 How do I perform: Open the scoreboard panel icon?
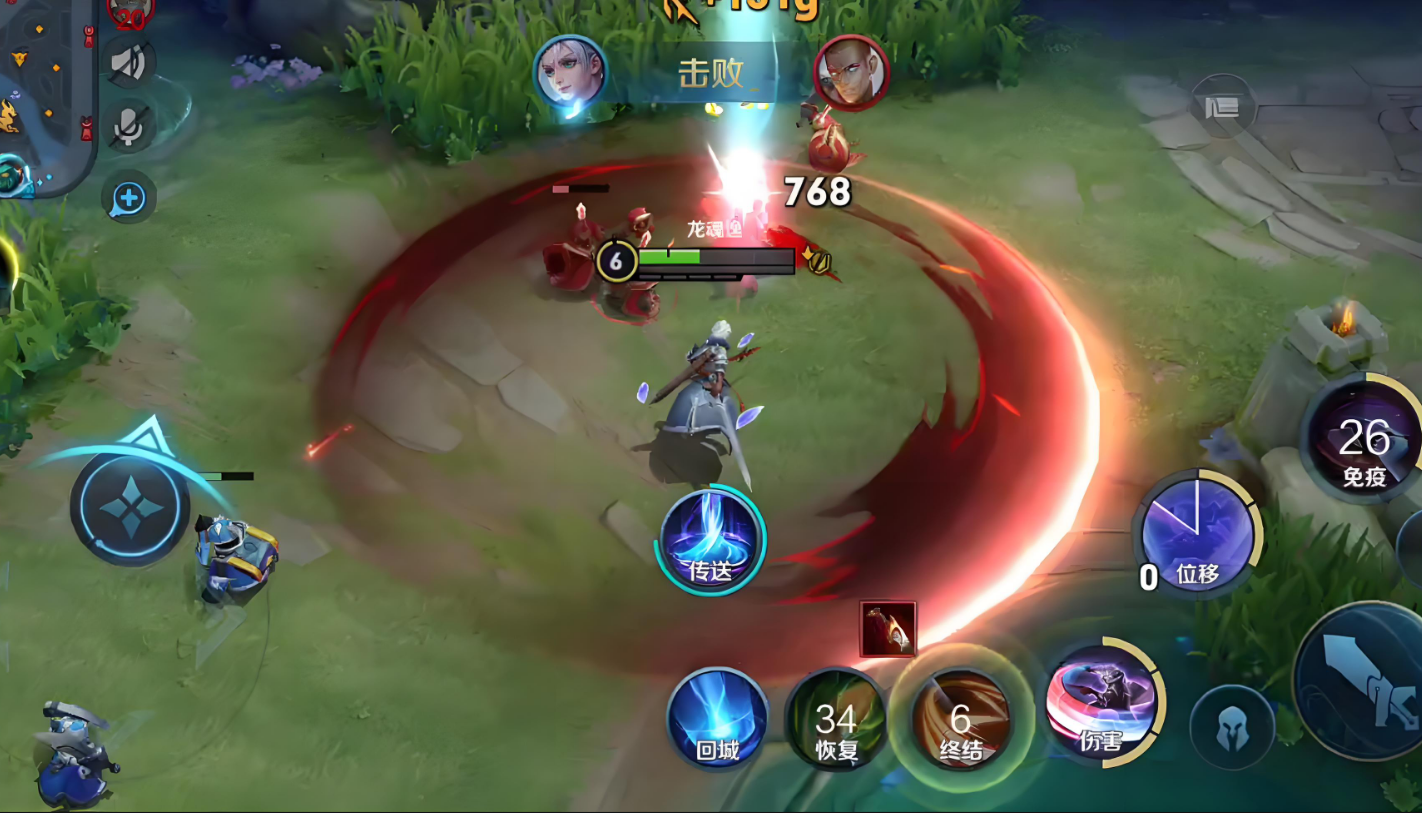1222,107
